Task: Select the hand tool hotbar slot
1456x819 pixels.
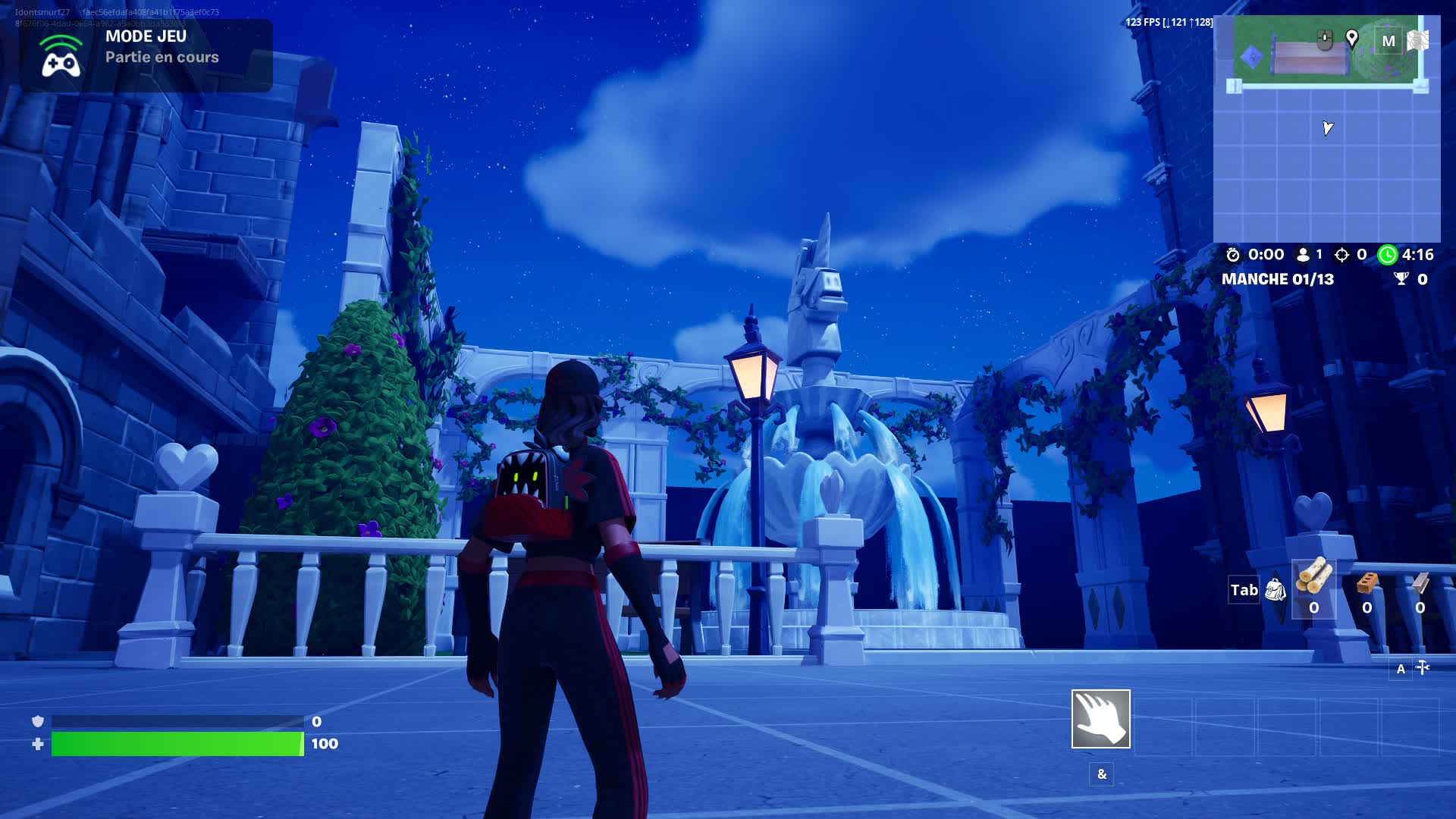Action: (1100, 718)
